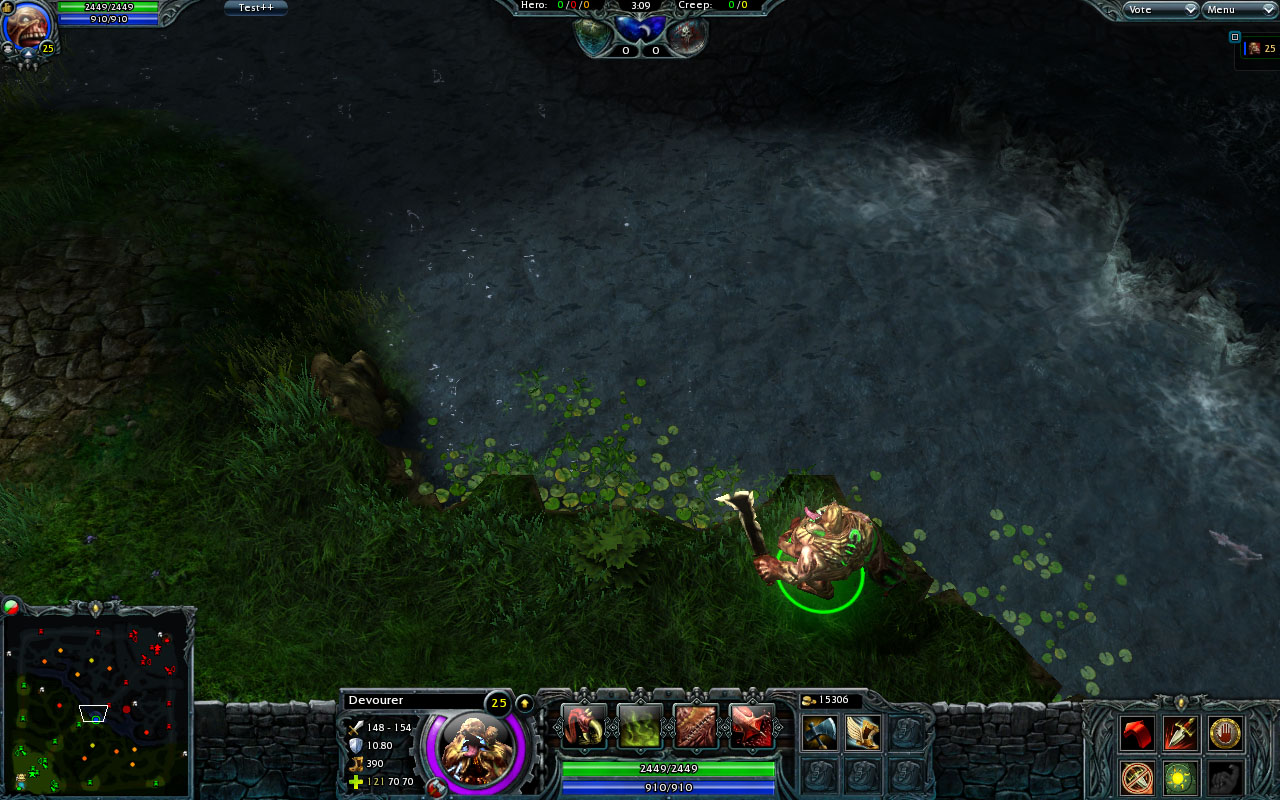Screen dimensions: 1280x800
Task: Click Devourer's green health bar
Action: pyautogui.click(x=668, y=770)
